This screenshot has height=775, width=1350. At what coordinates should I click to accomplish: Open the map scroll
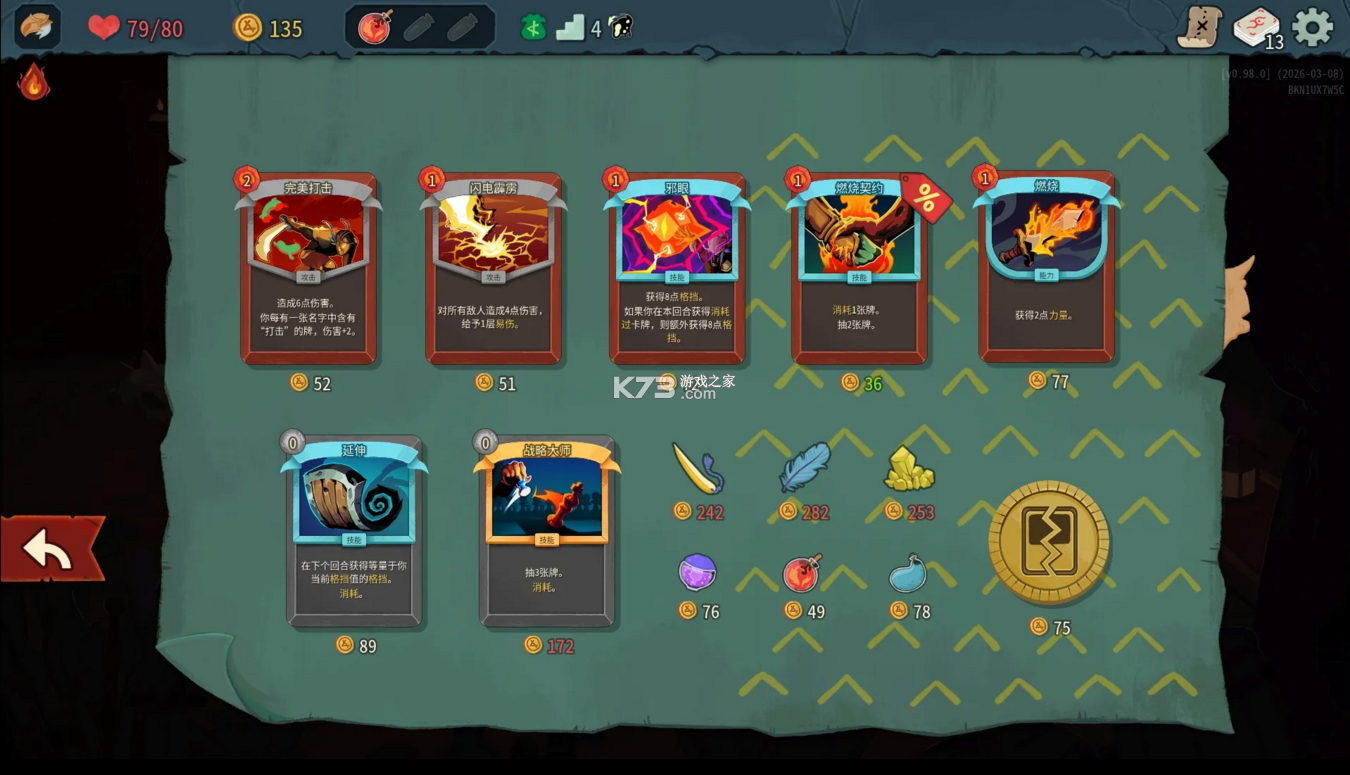pos(1199,27)
